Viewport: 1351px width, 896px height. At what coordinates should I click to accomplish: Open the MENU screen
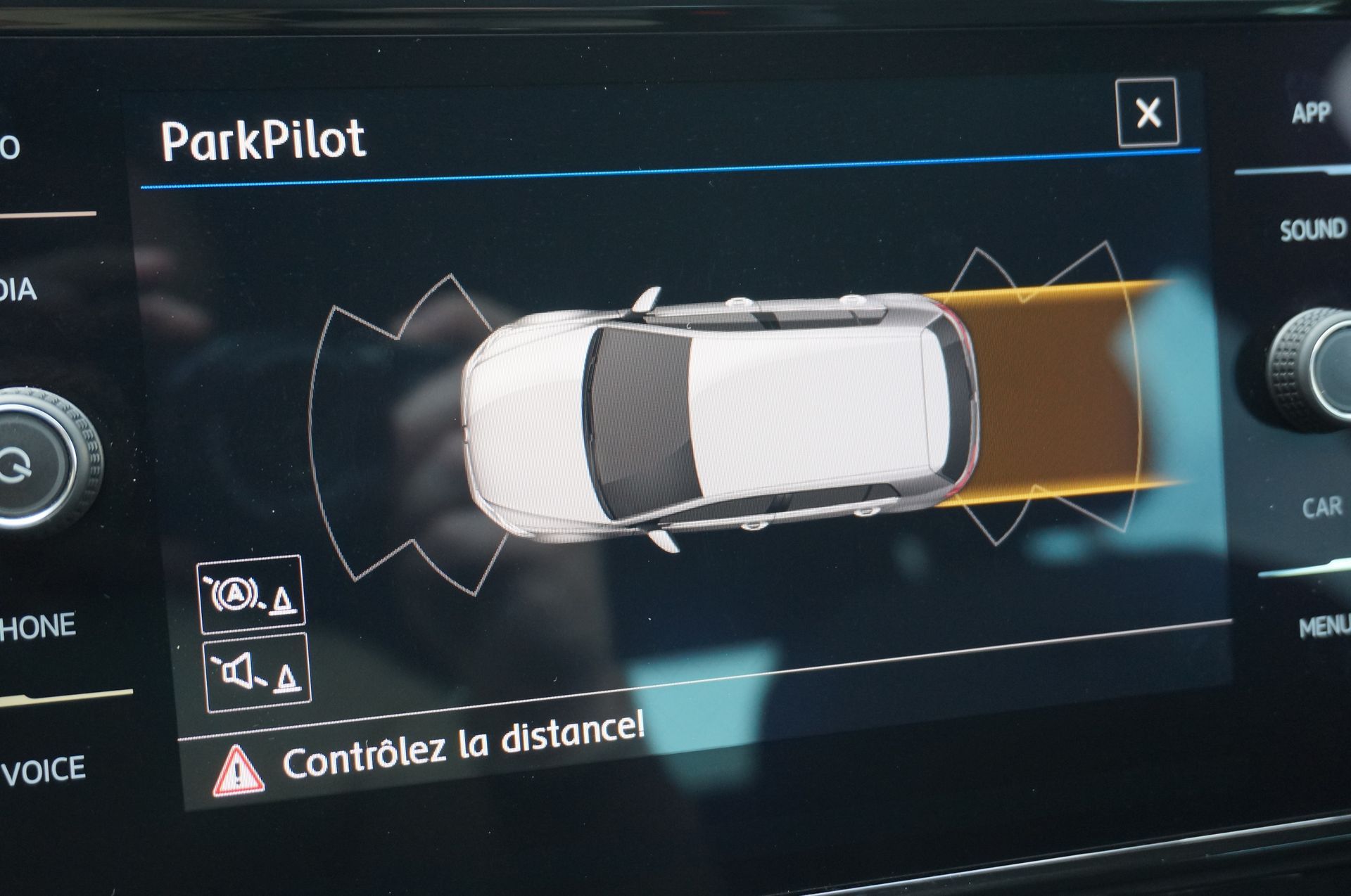click(x=1323, y=626)
